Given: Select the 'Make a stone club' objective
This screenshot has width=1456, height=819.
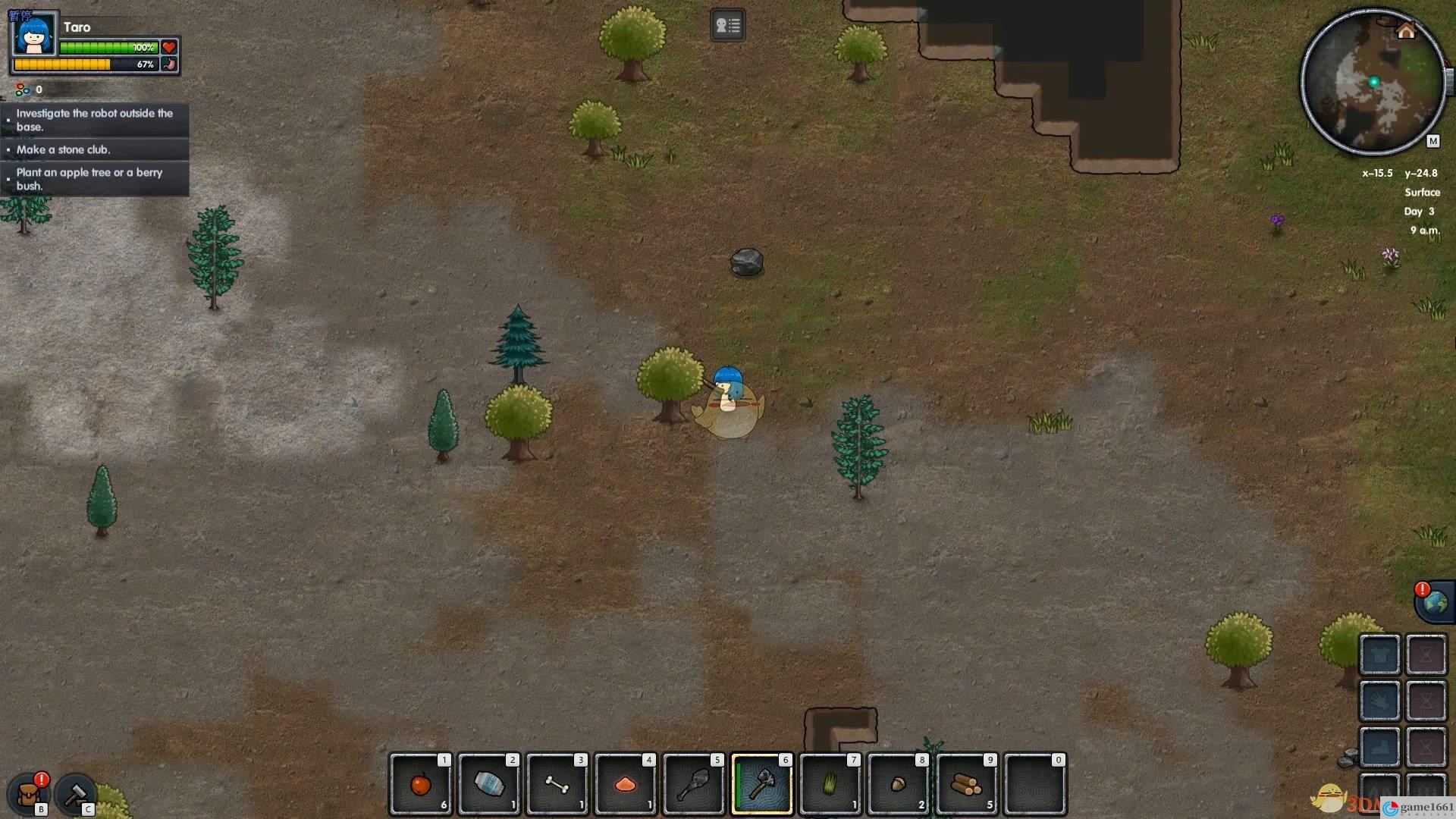Looking at the screenshot, I should [x=64, y=149].
